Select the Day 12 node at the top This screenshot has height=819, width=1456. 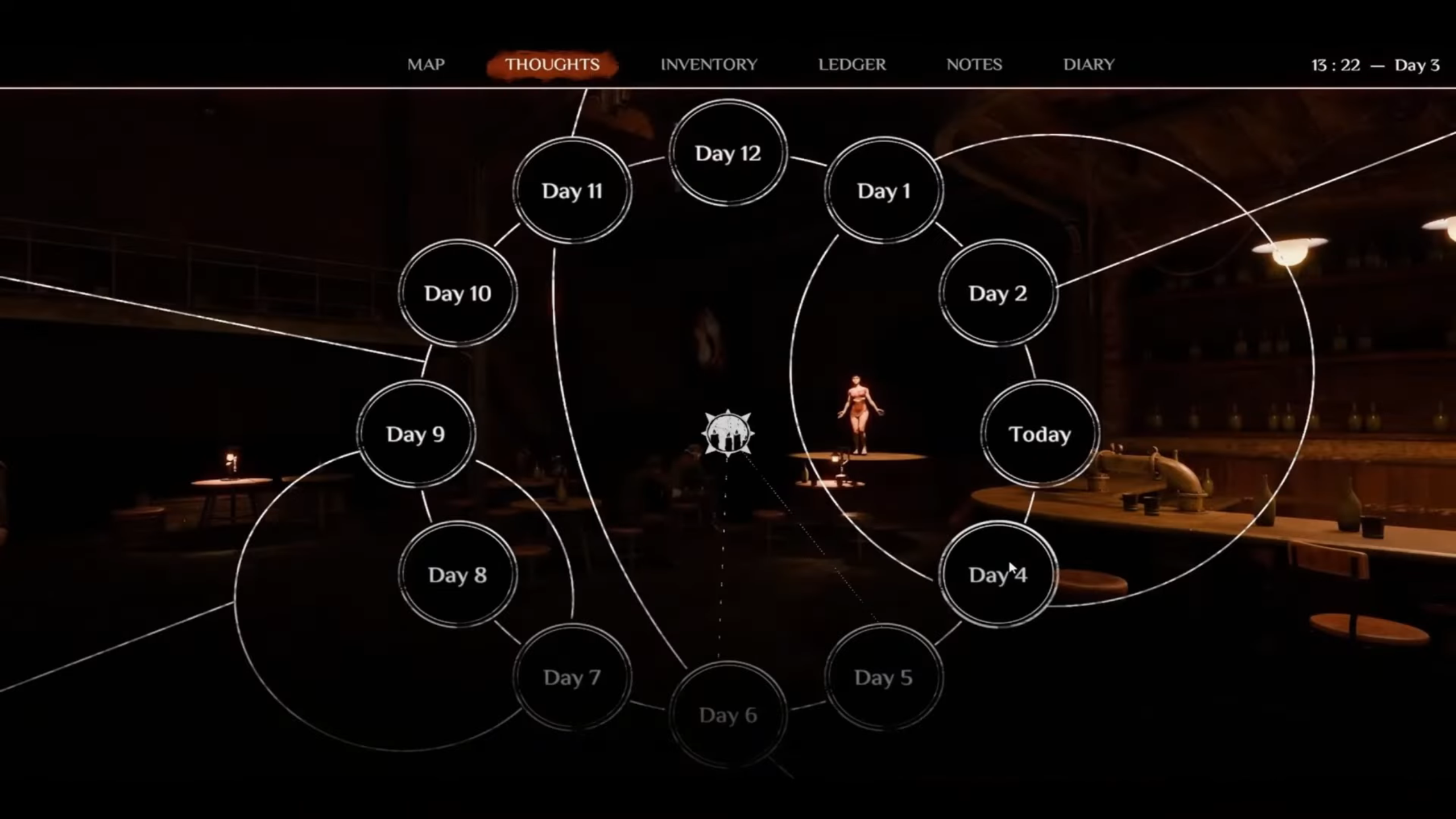click(729, 152)
